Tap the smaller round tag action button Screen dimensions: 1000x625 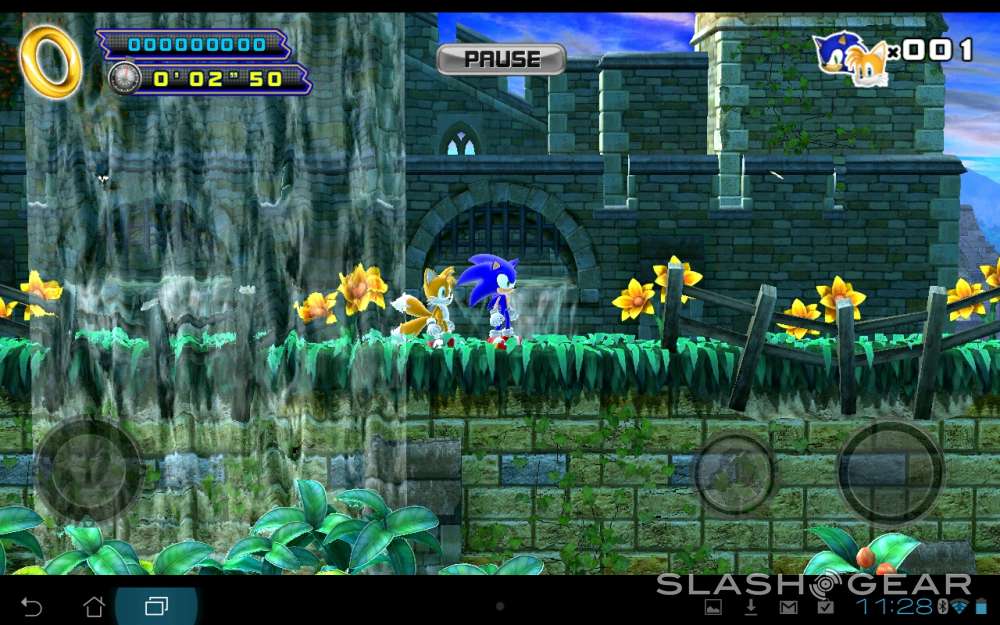point(735,473)
